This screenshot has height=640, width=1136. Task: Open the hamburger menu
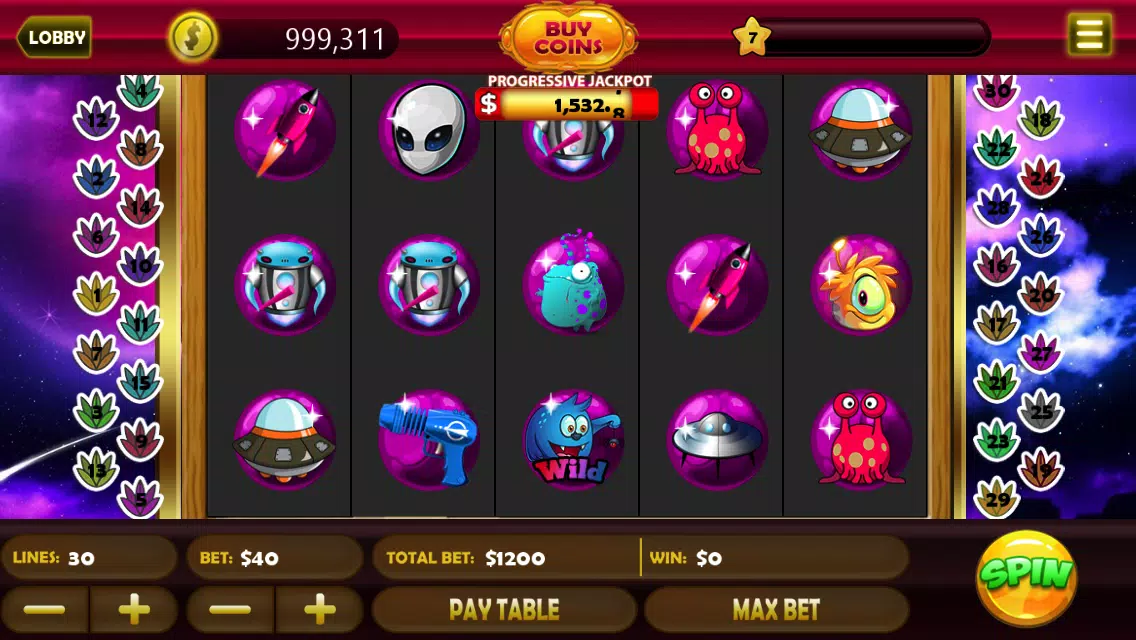point(1089,36)
